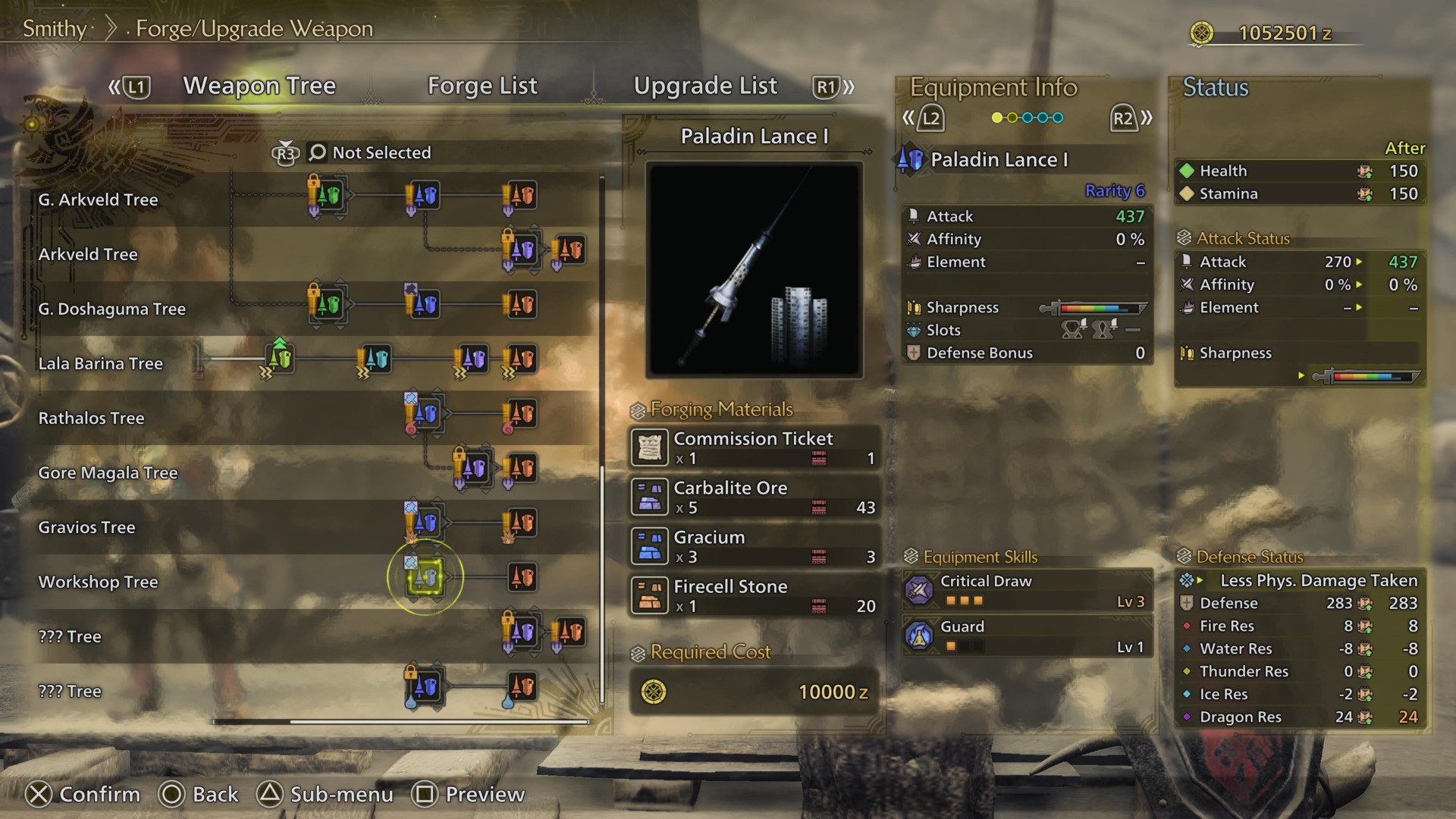
Task: Click Preview to view the weapon
Action: coord(482,795)
